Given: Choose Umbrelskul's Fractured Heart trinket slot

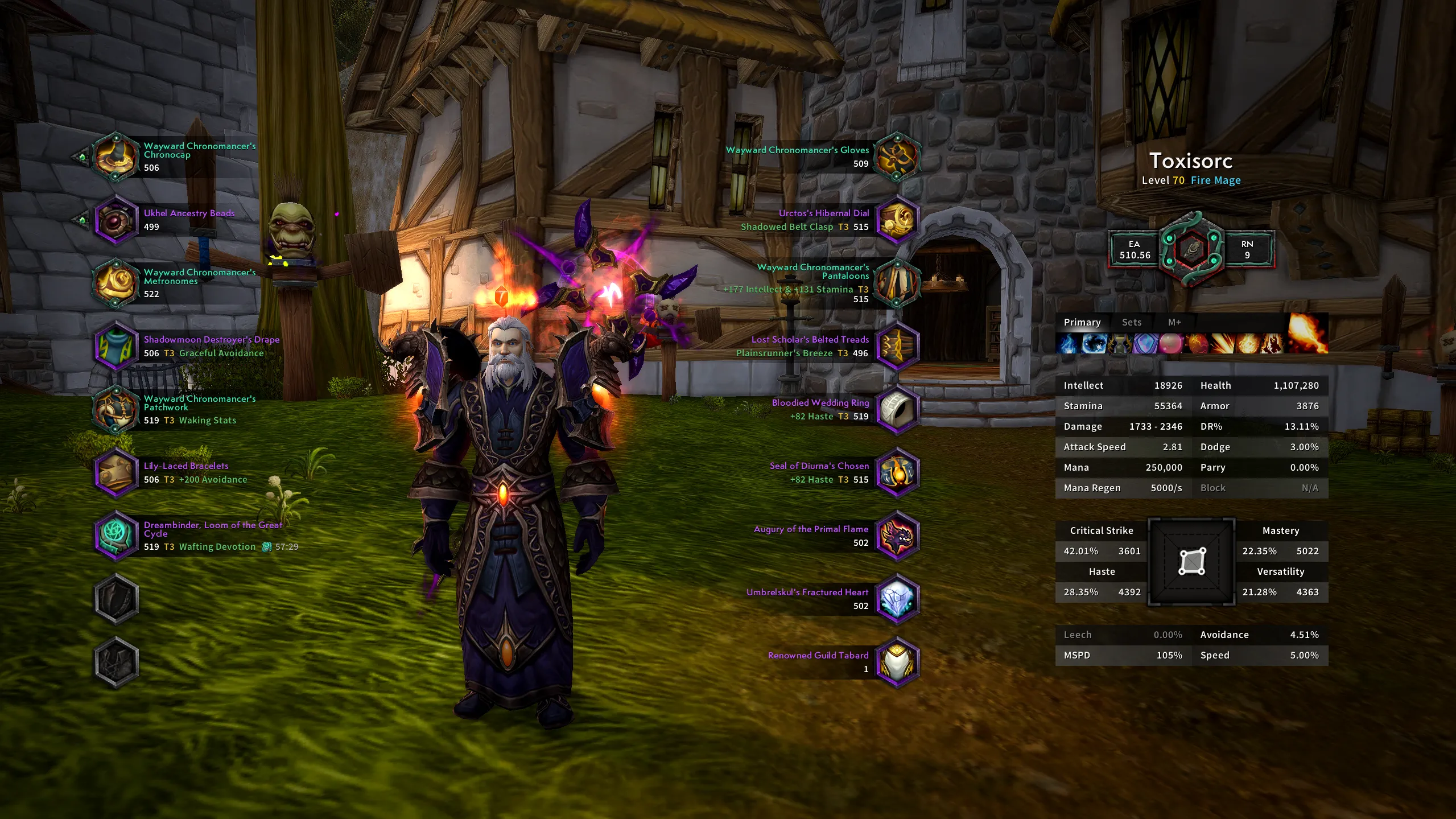Looking at the screenshot, I should [897, 599].
